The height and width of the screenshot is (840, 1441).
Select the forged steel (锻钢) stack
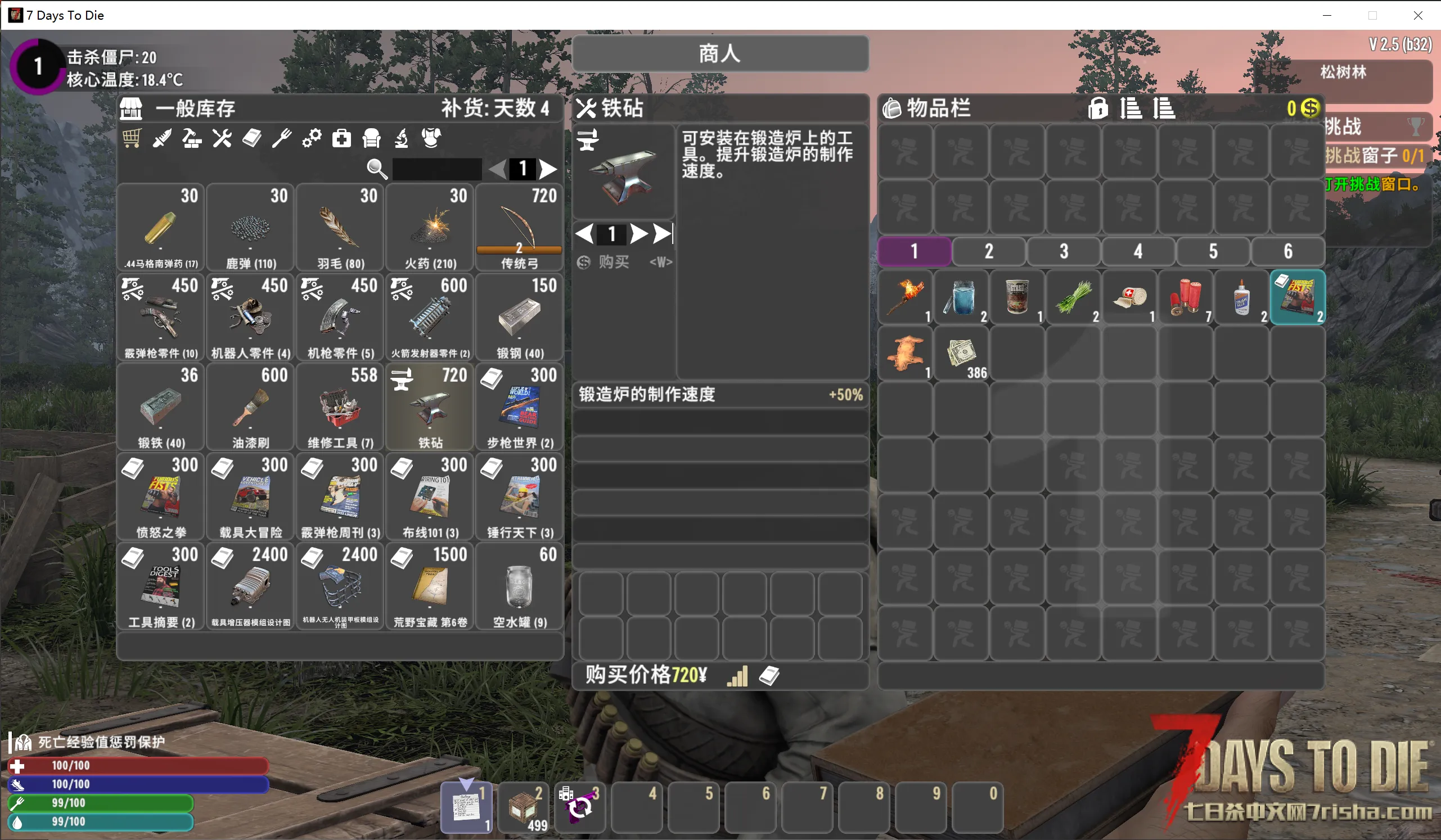519,317
